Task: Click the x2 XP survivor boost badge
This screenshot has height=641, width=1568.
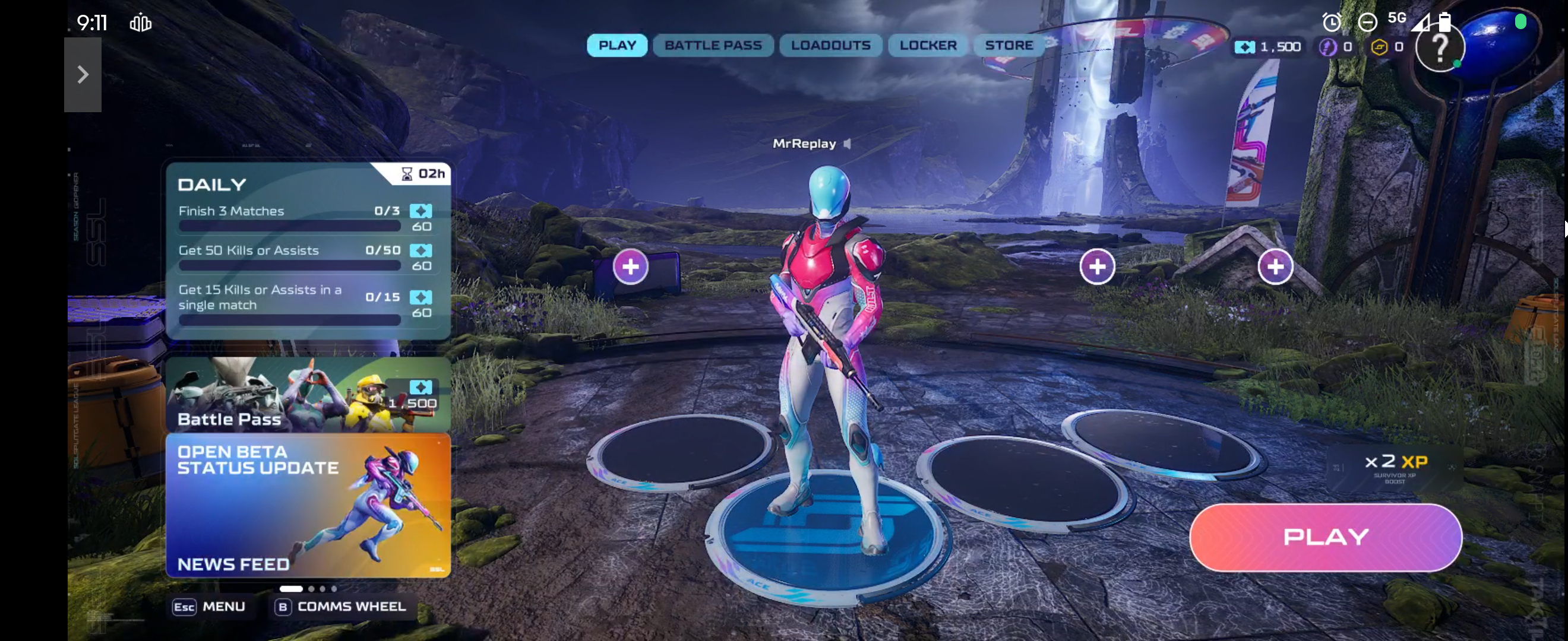Action: point(1394,467)
